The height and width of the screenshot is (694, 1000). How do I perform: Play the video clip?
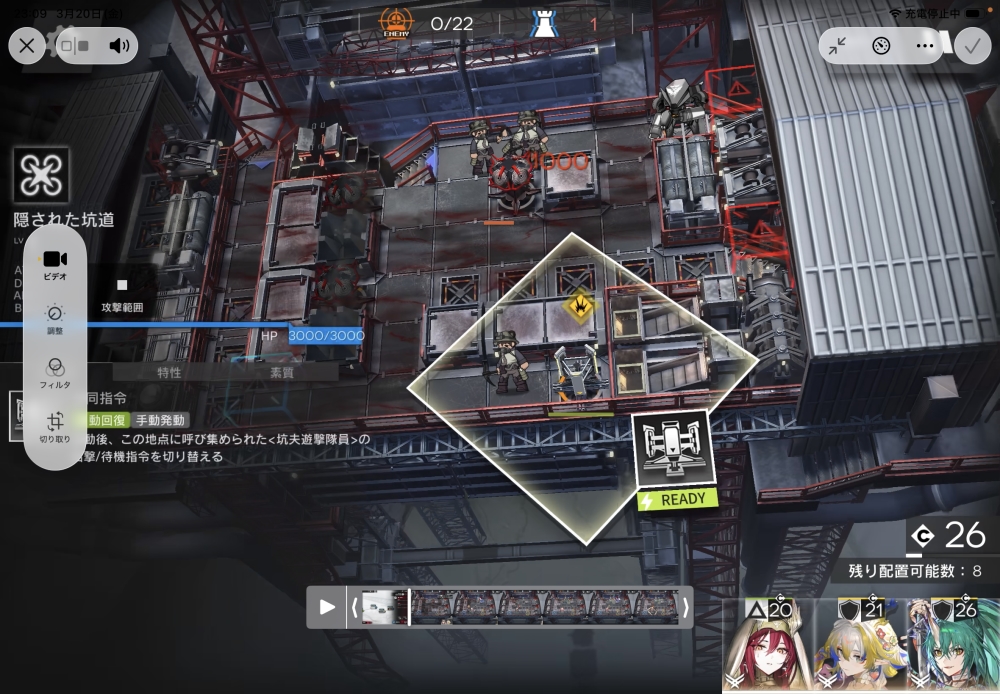pos(327,606)
